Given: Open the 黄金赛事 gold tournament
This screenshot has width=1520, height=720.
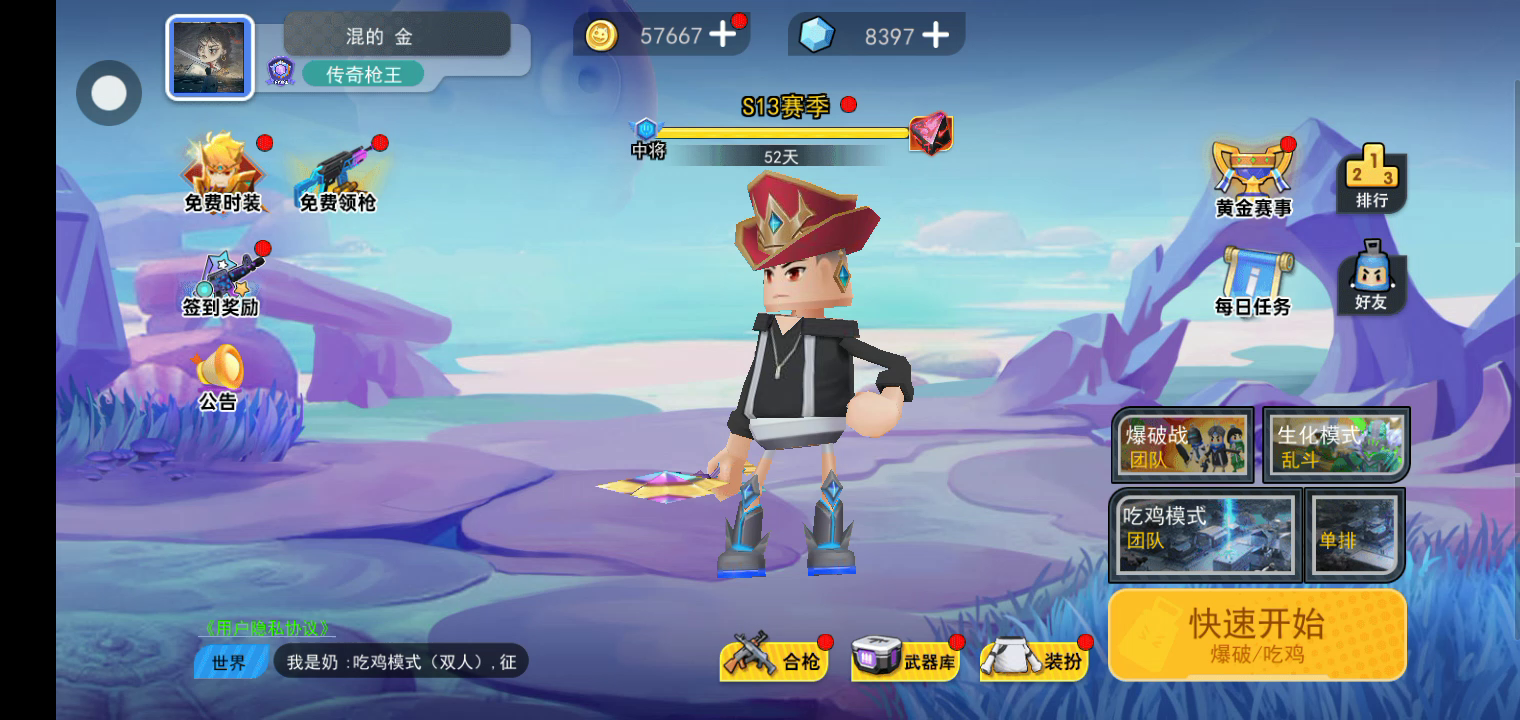Looking at the screenshot, I should pyautogui.click(x=1253, y=180).
